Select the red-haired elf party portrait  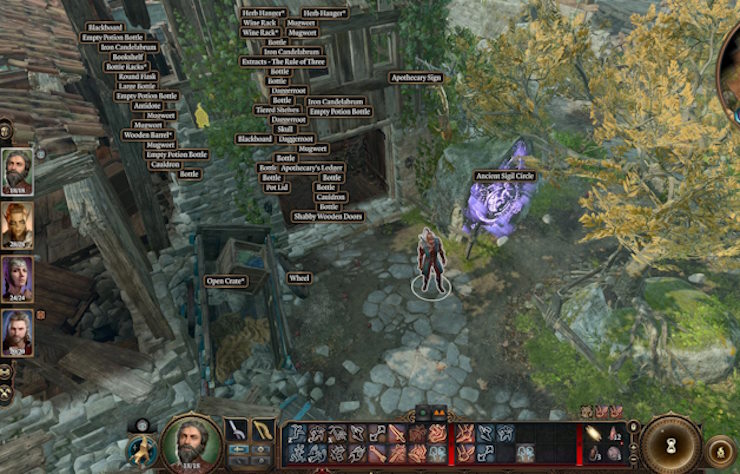click(17, 225)
